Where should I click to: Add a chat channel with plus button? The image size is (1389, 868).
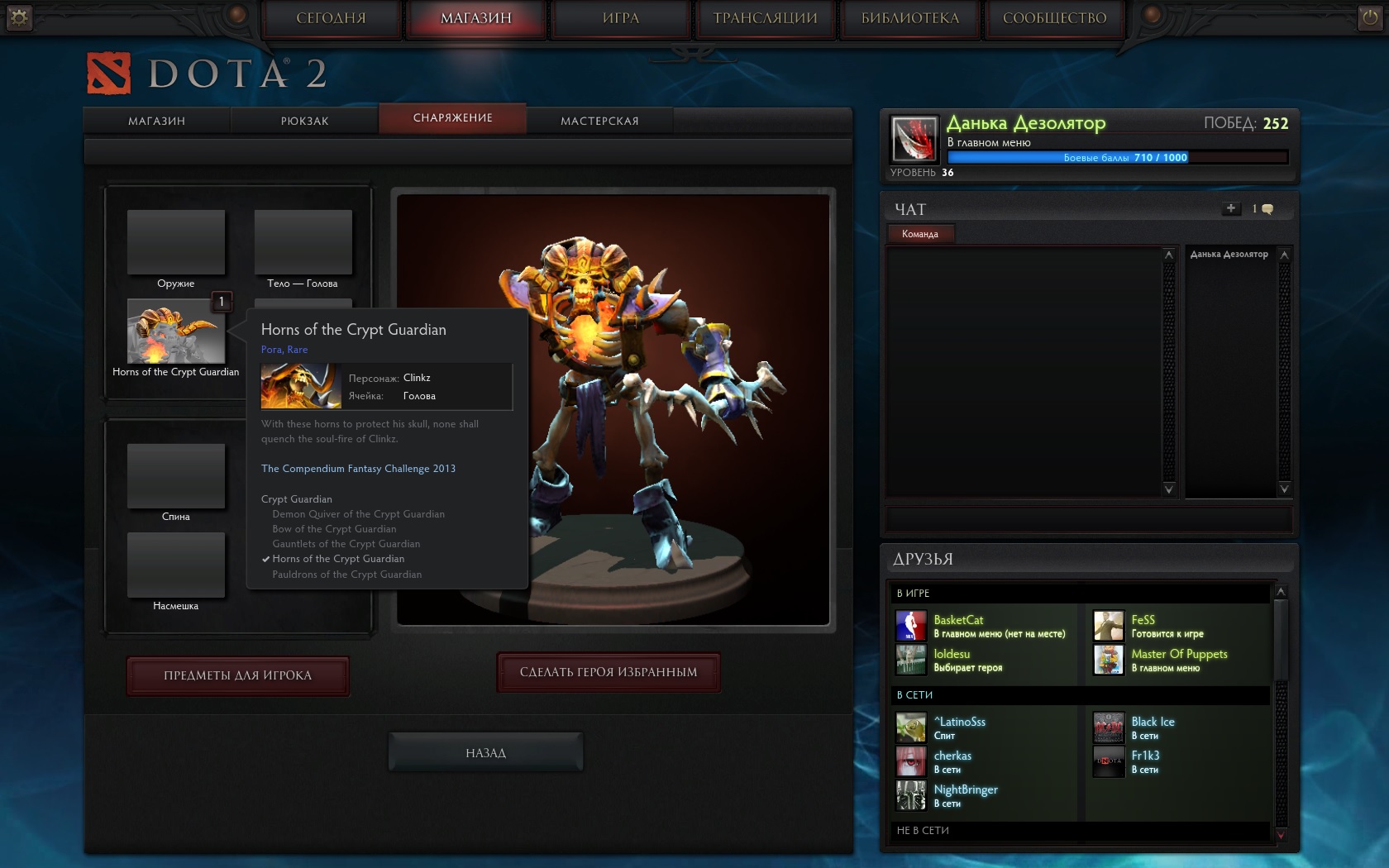tap(1231, 208)
